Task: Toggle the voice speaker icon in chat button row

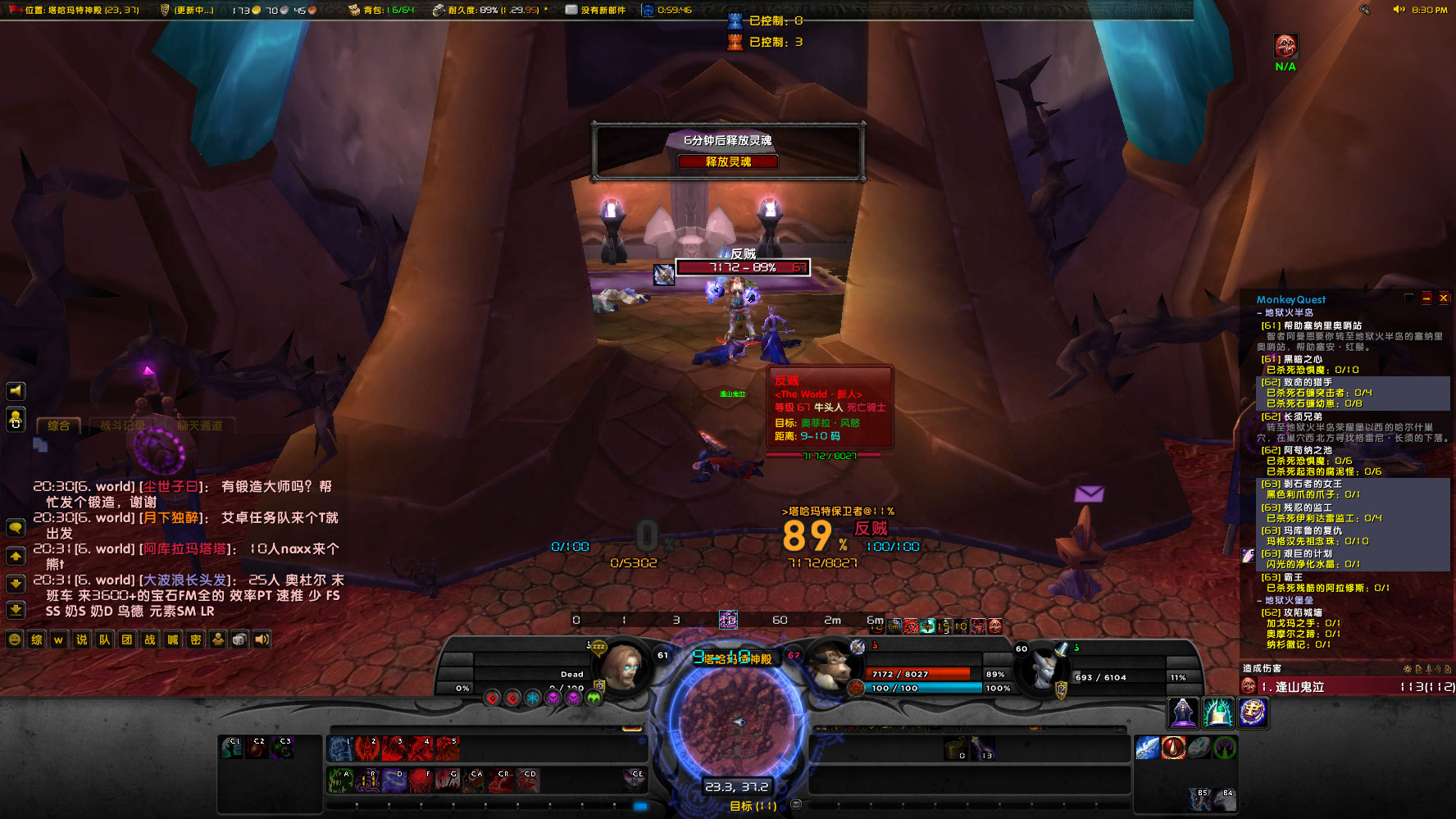Action: click(x=261, y=639)
